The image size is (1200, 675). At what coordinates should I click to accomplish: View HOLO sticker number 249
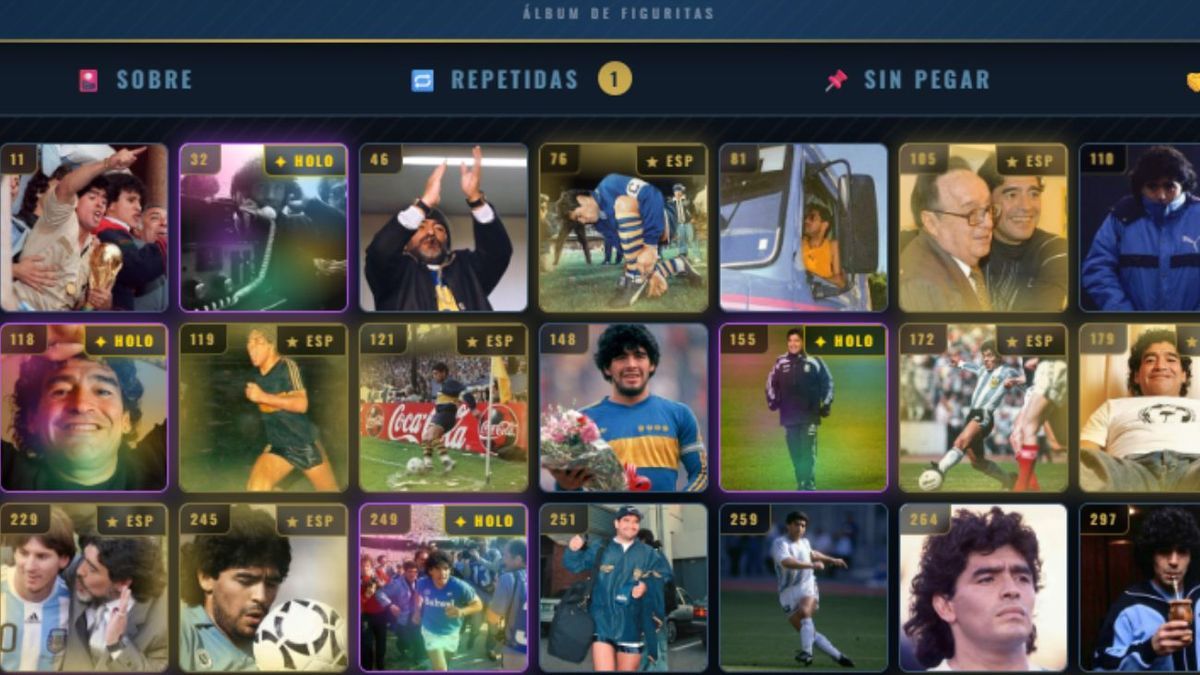[444, 588]
